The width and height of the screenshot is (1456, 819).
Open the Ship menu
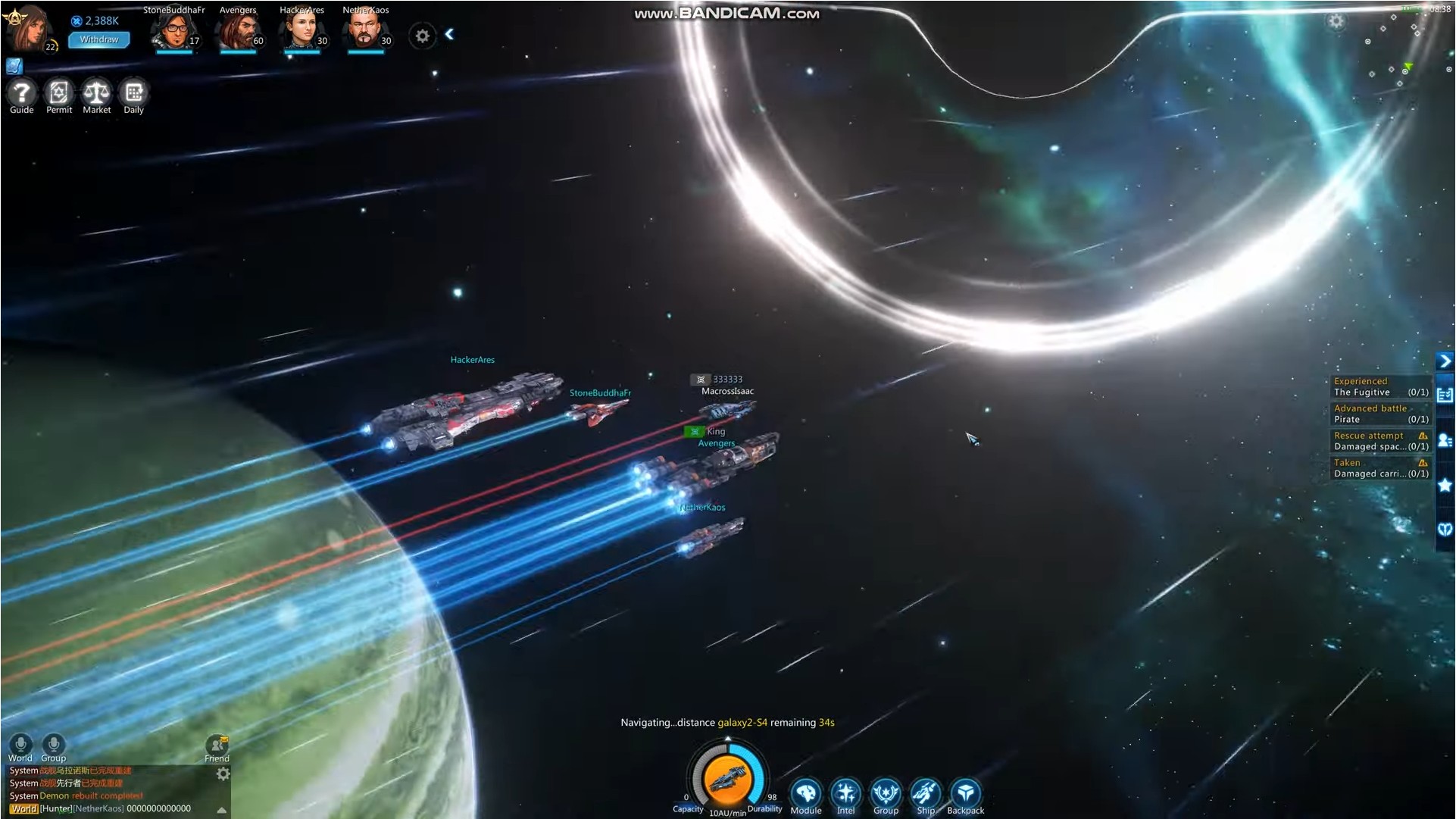pos(925,794)
